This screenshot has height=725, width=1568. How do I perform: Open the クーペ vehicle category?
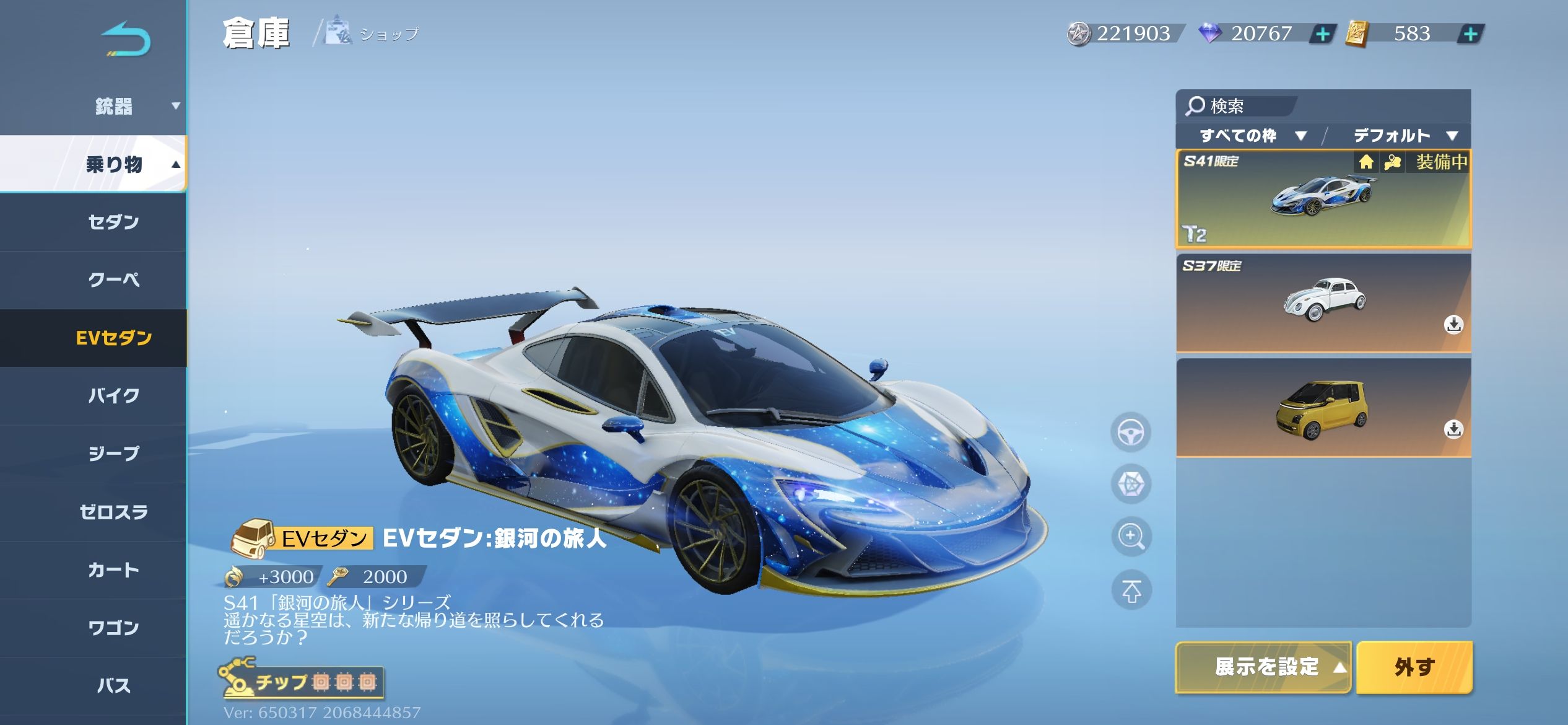point(114,279)
